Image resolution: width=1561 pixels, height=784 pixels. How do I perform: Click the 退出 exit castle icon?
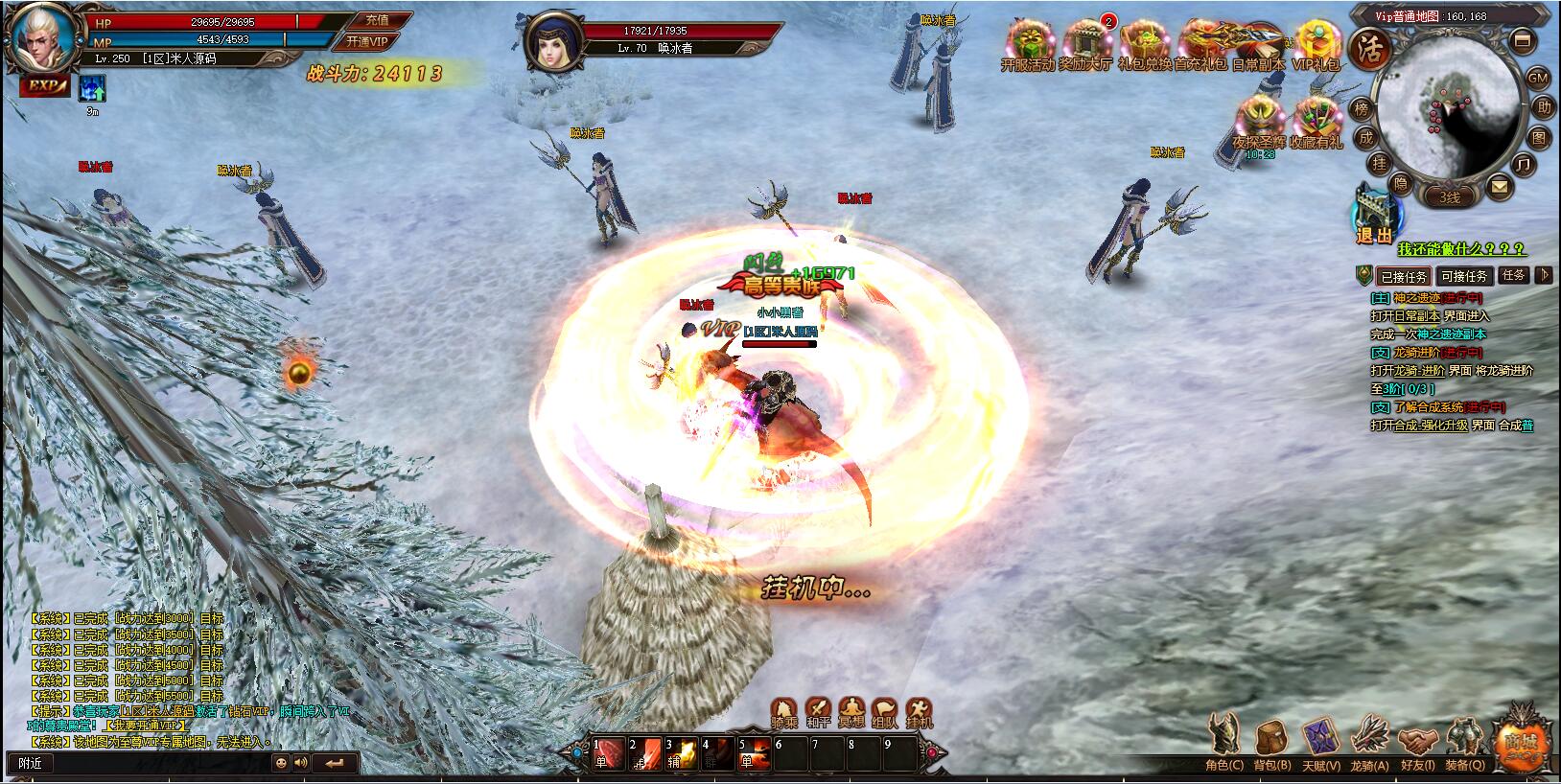click(x=1376, y=215)
